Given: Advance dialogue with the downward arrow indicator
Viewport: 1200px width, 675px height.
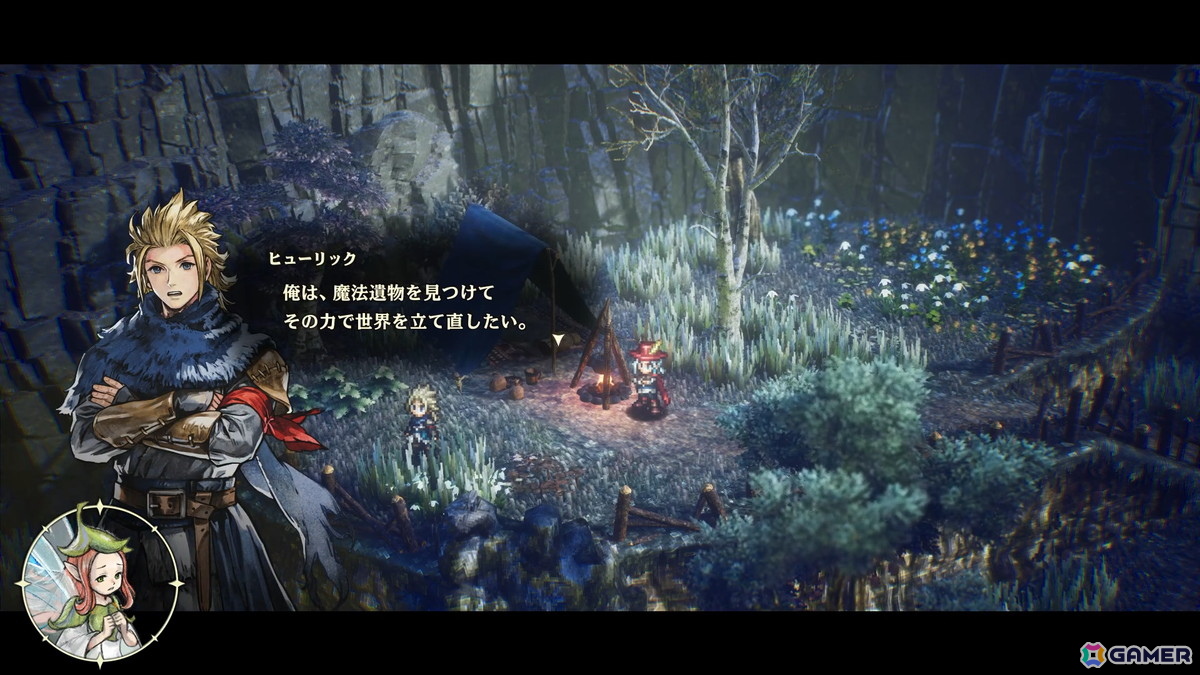Looking at the screenshot, I should pos(557,340).
